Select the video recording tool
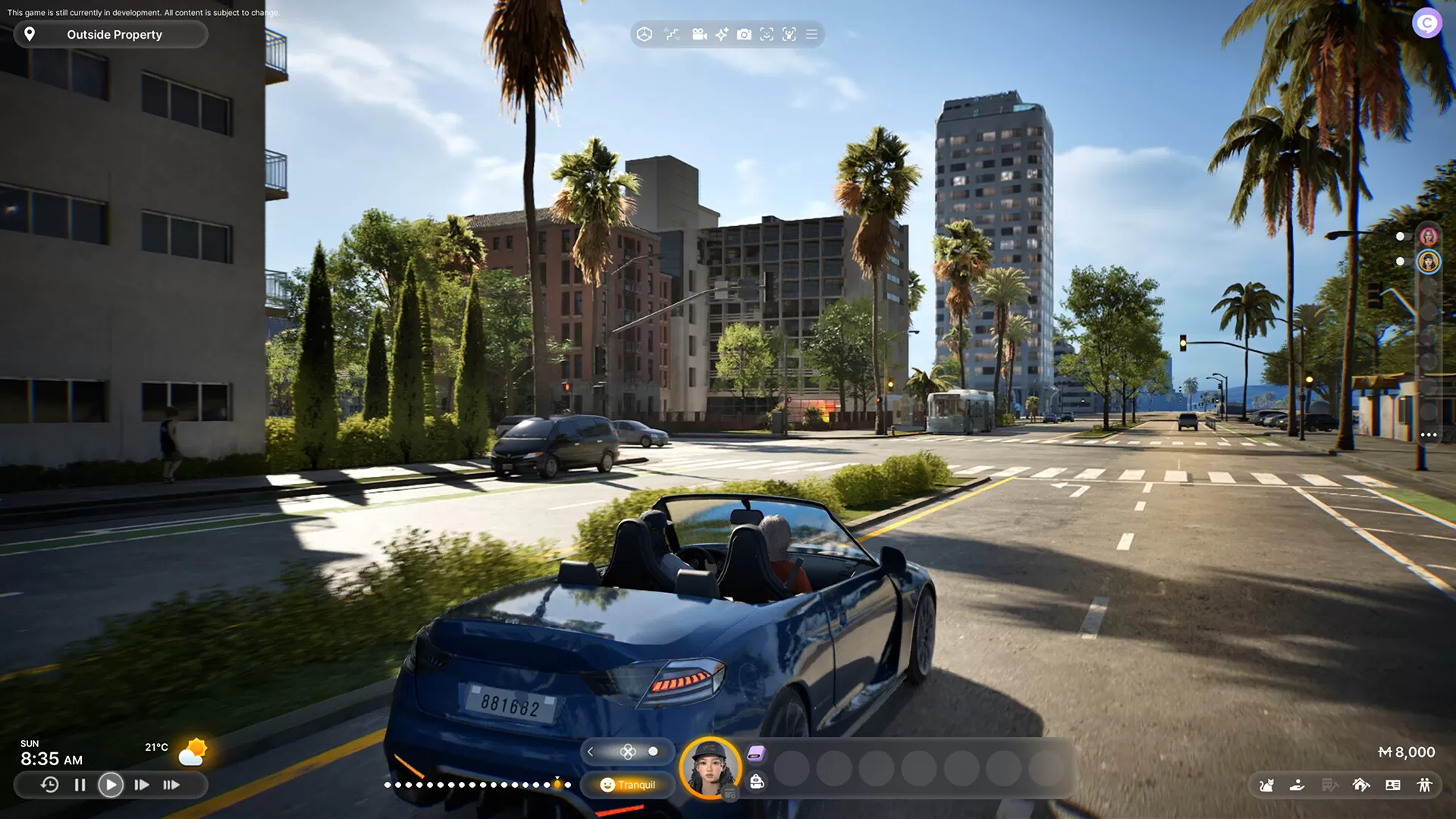The height and width of the screenshot is (819, 1456). [698, 34]
